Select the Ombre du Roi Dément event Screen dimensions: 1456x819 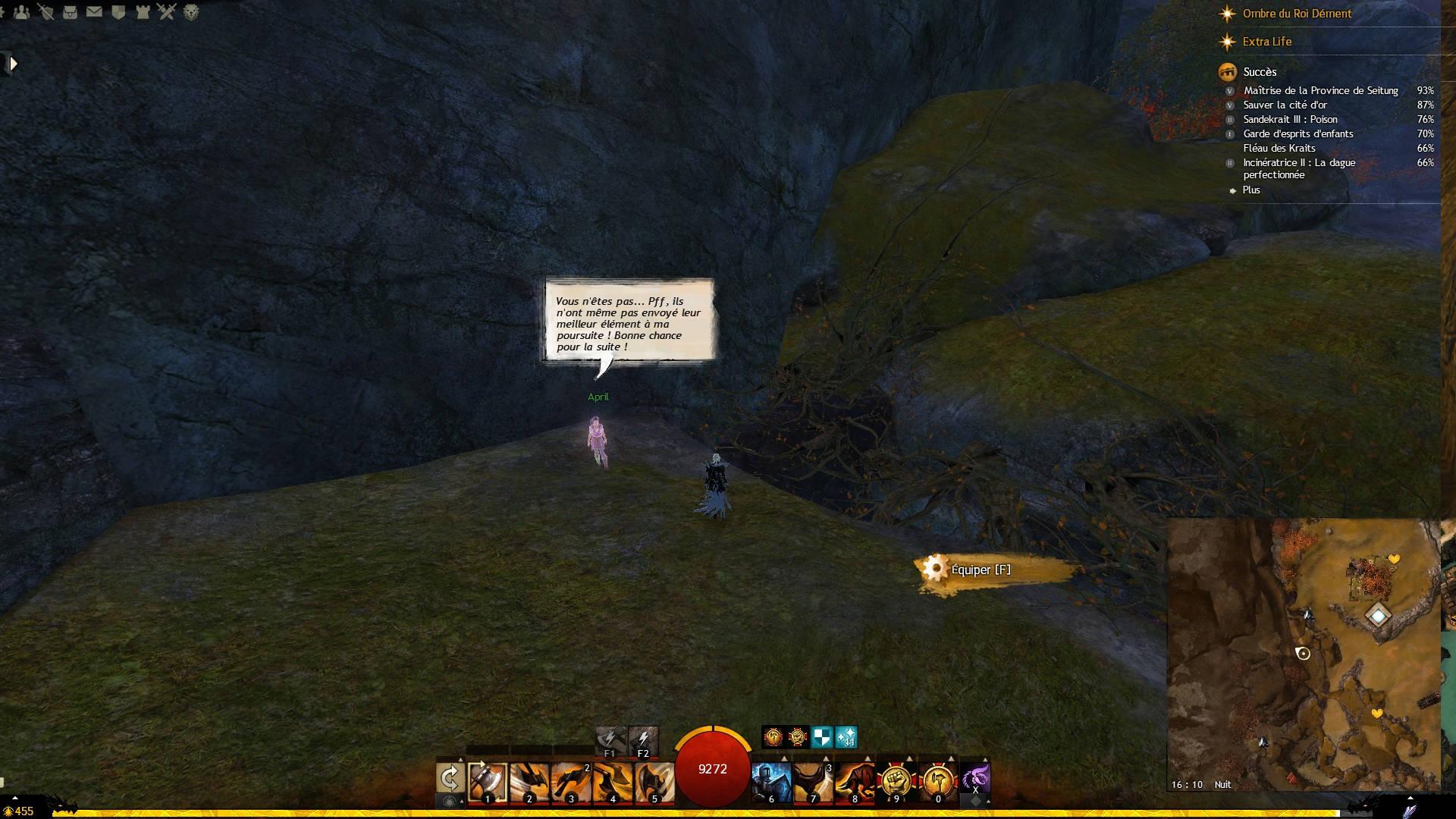[x=1297, y=14]
